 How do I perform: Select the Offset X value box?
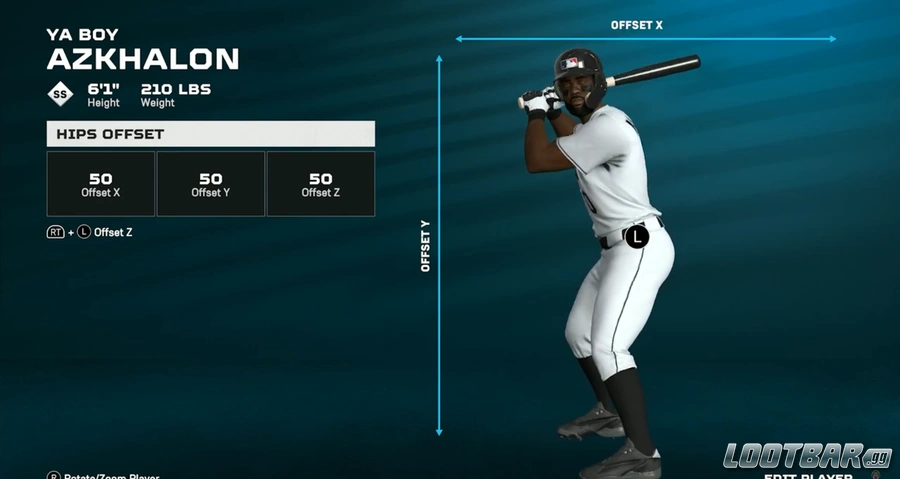pyautogui.click(x=100, y=184)
